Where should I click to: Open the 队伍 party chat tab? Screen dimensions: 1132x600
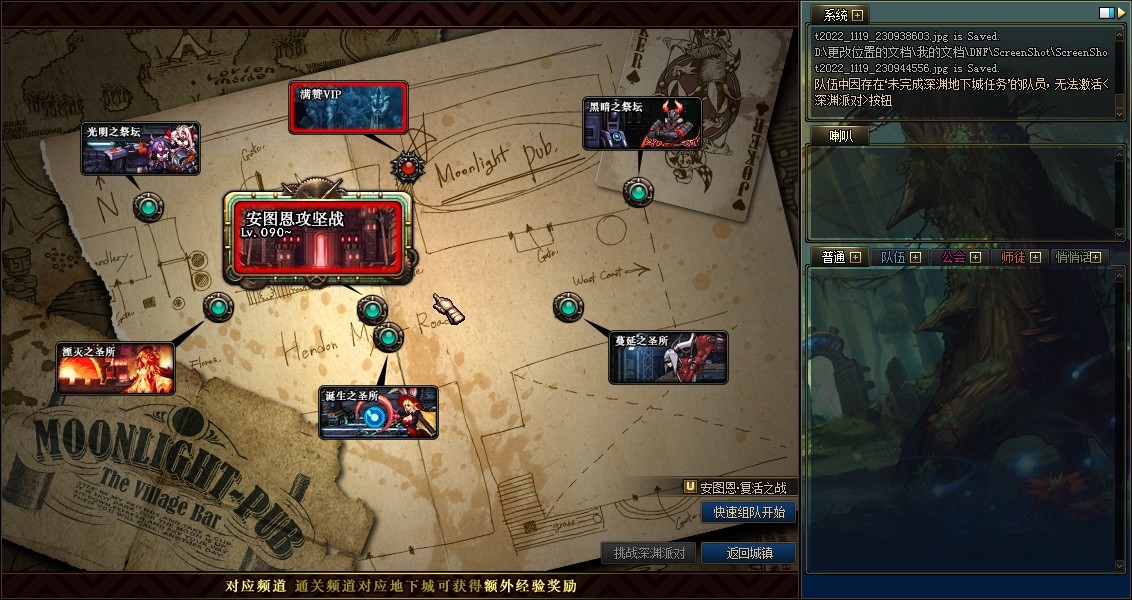[893, 257]
